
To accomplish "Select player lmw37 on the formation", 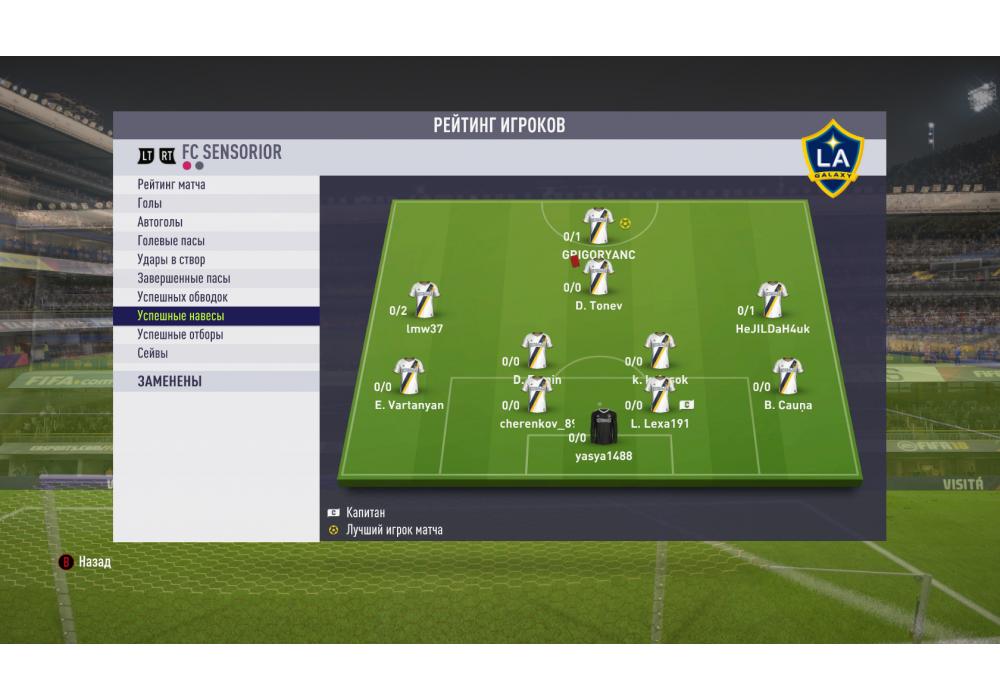I will 425,300.
